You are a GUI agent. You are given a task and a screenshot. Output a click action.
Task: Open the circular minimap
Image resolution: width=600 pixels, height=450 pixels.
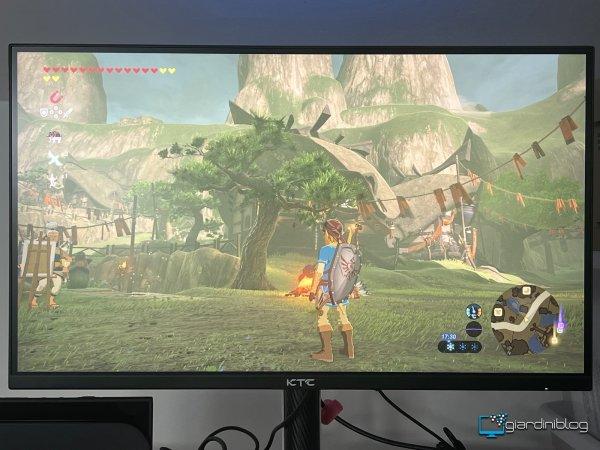524,319
